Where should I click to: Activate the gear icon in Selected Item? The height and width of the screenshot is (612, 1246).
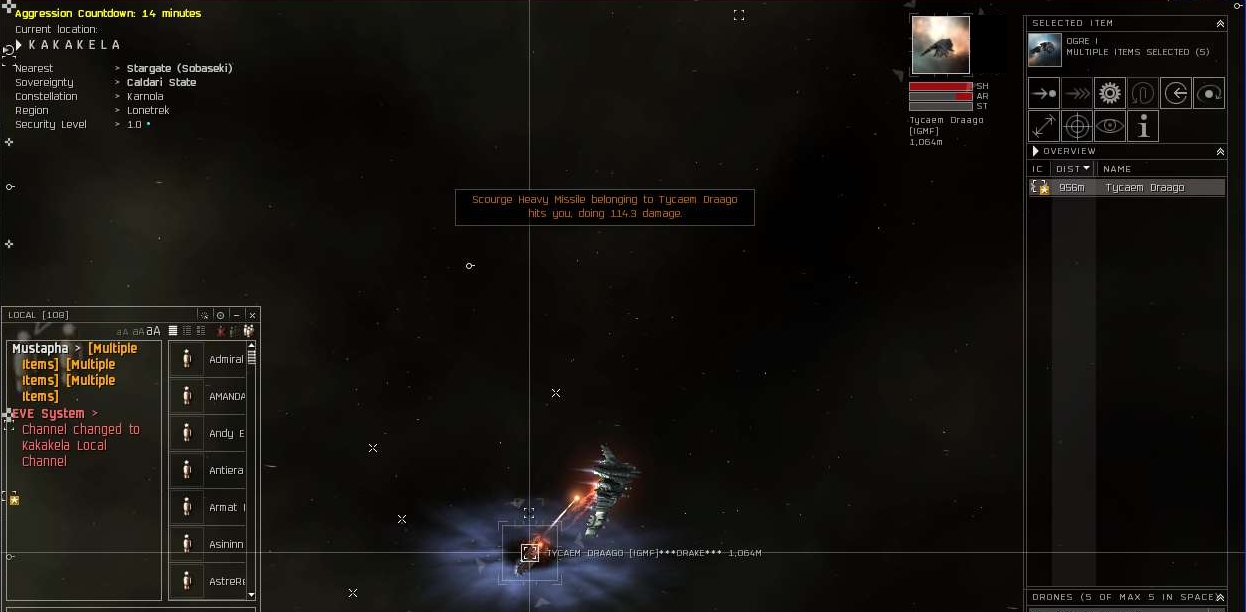tap(1109, 93)
